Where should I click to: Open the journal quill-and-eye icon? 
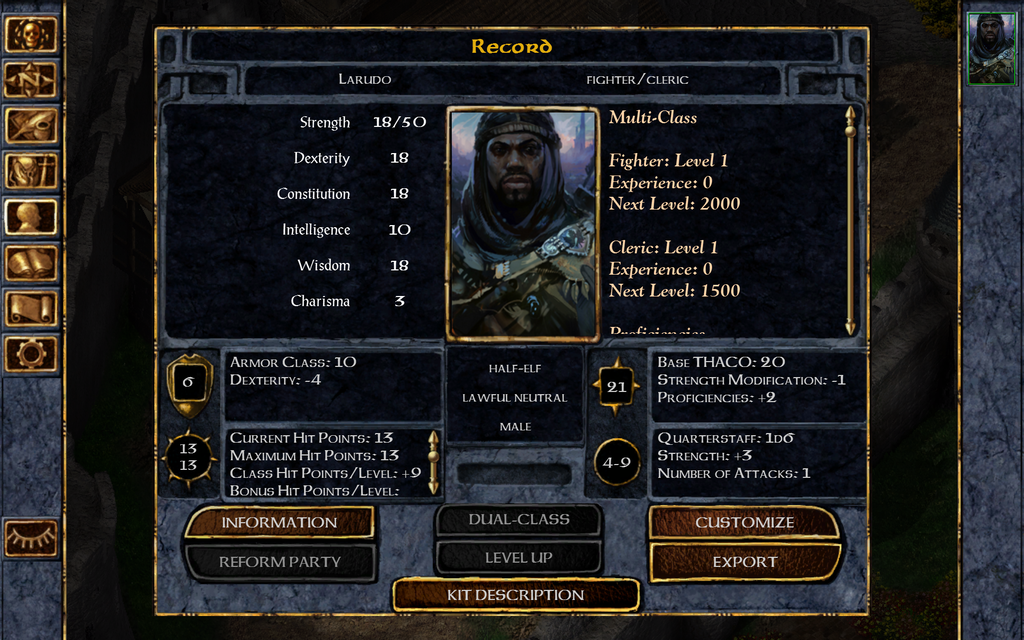click(x=31, y=126)
